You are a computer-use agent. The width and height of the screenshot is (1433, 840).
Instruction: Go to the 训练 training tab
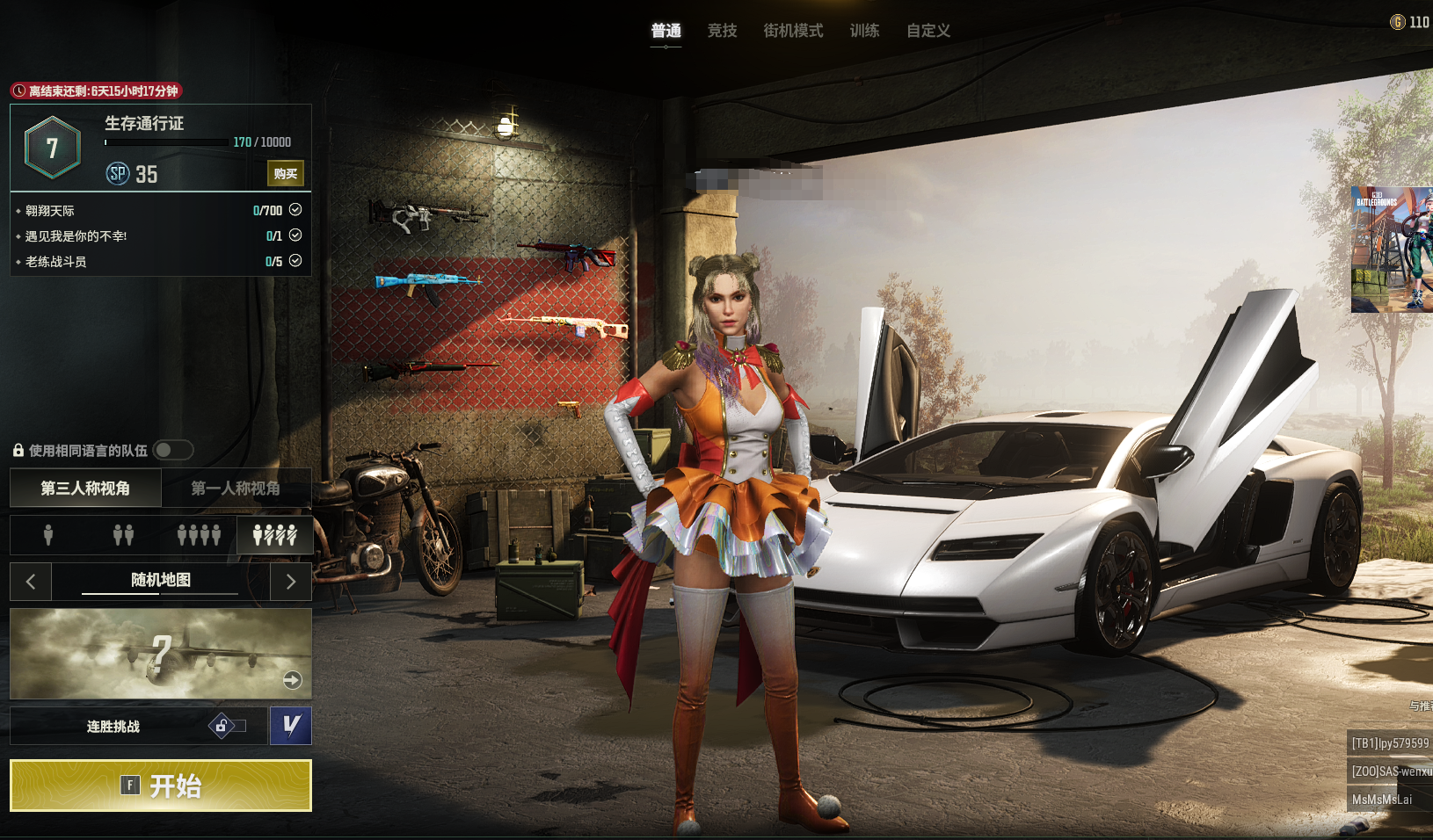(864, 31)
